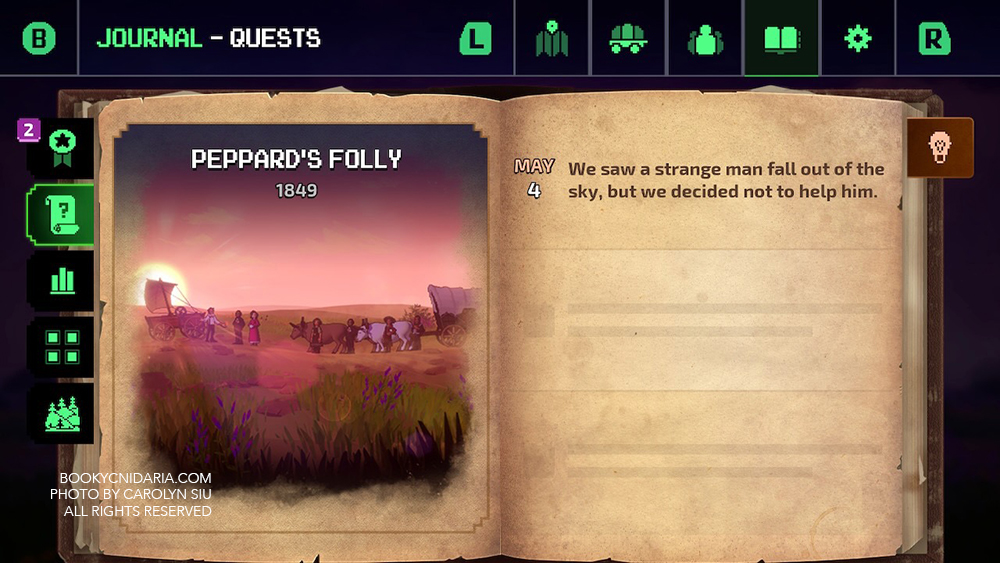Select the May 4 journal entry
This screenshot has height=563, width=1000.
pos(700,180)
